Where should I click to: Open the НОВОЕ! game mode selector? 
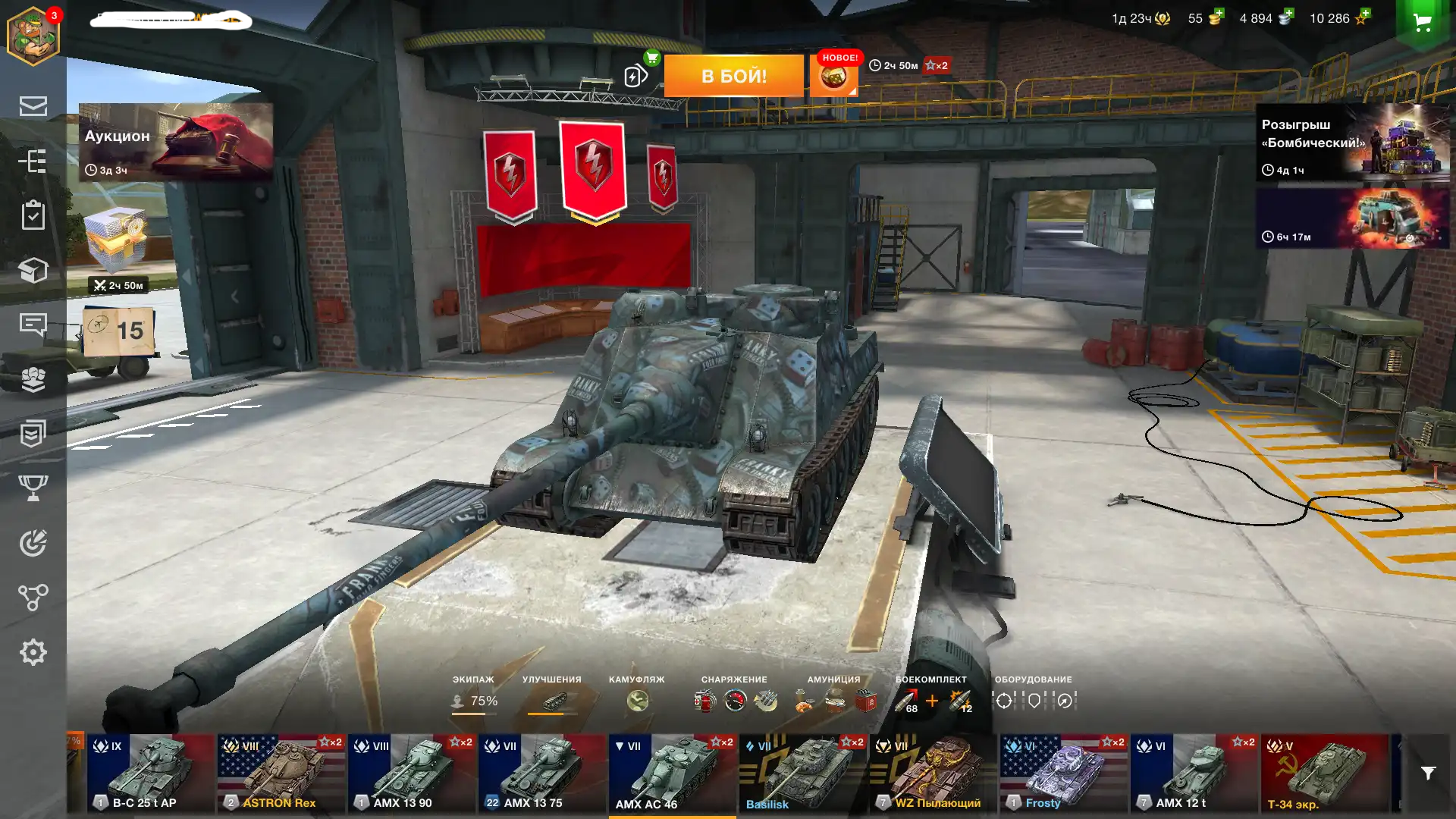click(x=834, y=76)
